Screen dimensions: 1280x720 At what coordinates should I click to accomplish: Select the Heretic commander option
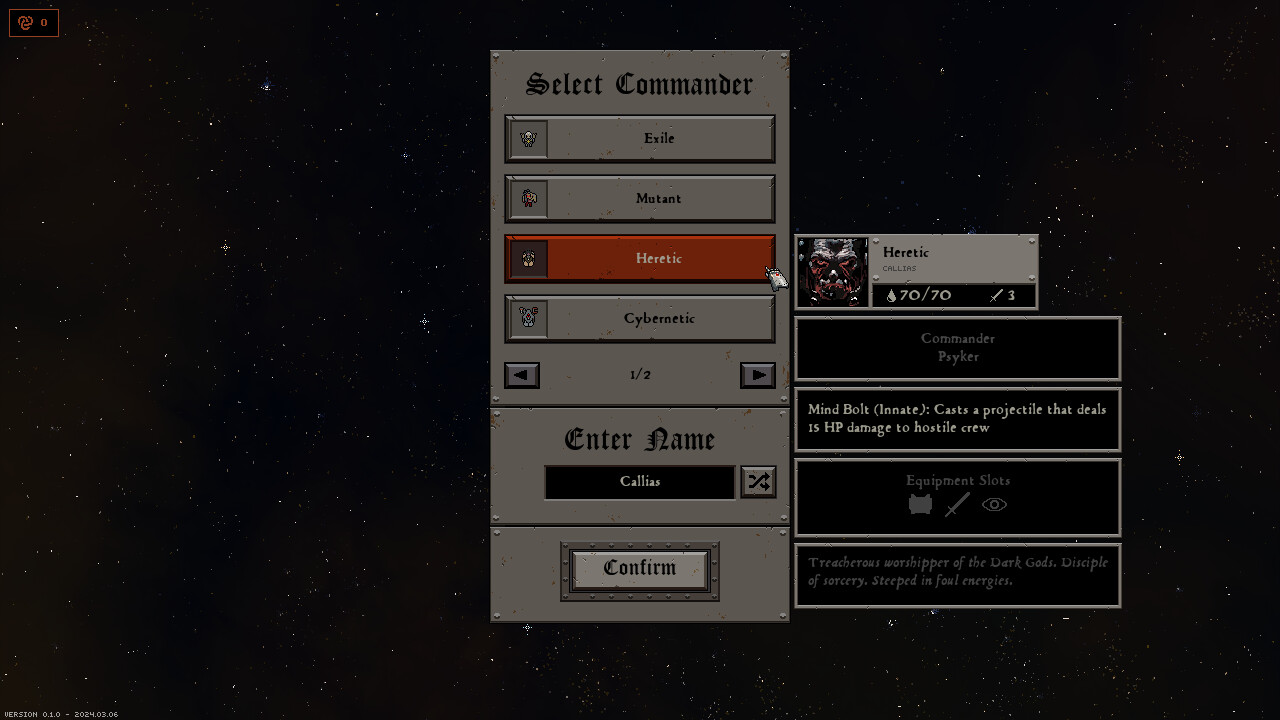[658, 258]
